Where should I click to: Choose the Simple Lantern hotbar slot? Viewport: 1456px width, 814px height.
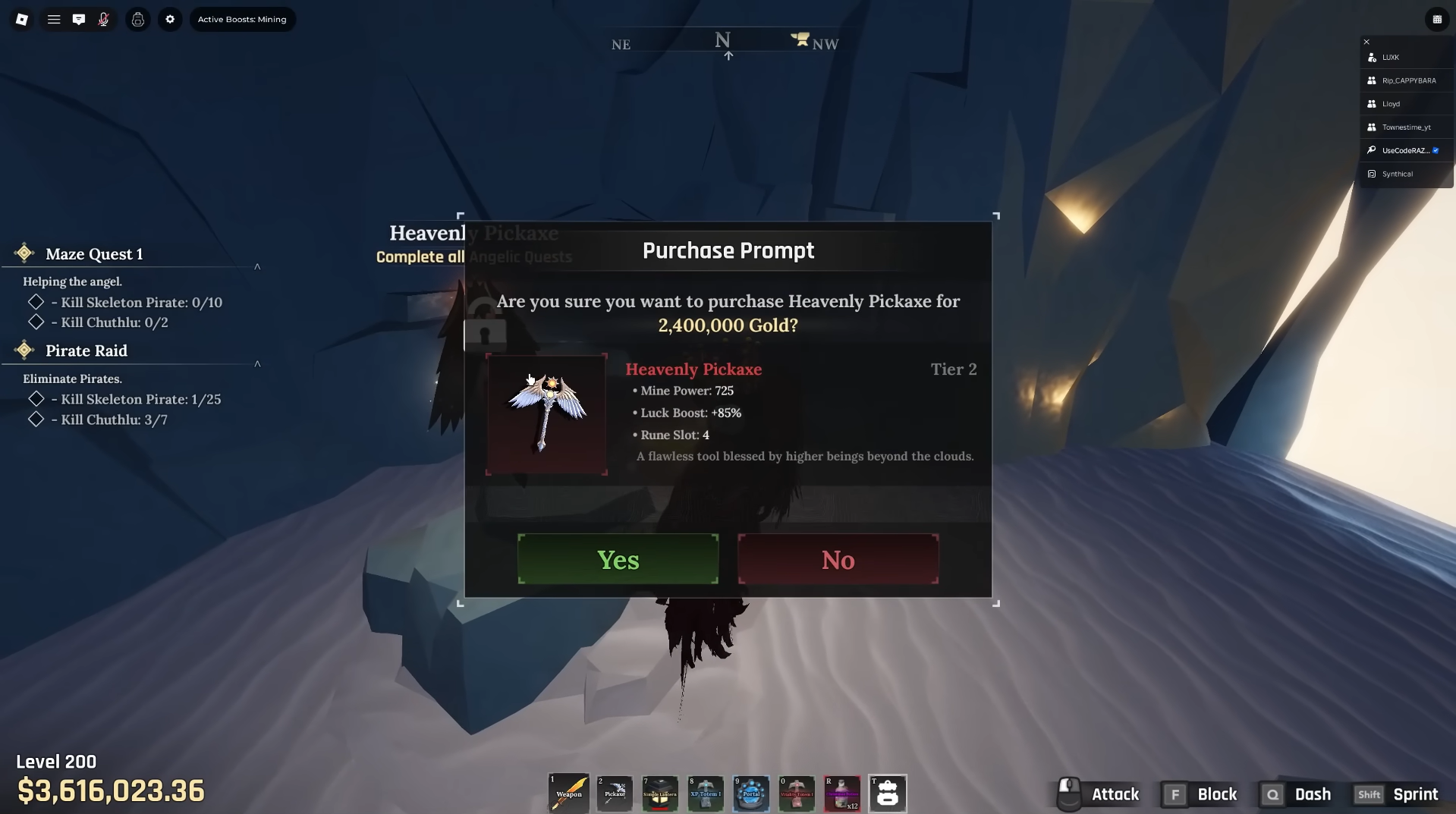659,793
